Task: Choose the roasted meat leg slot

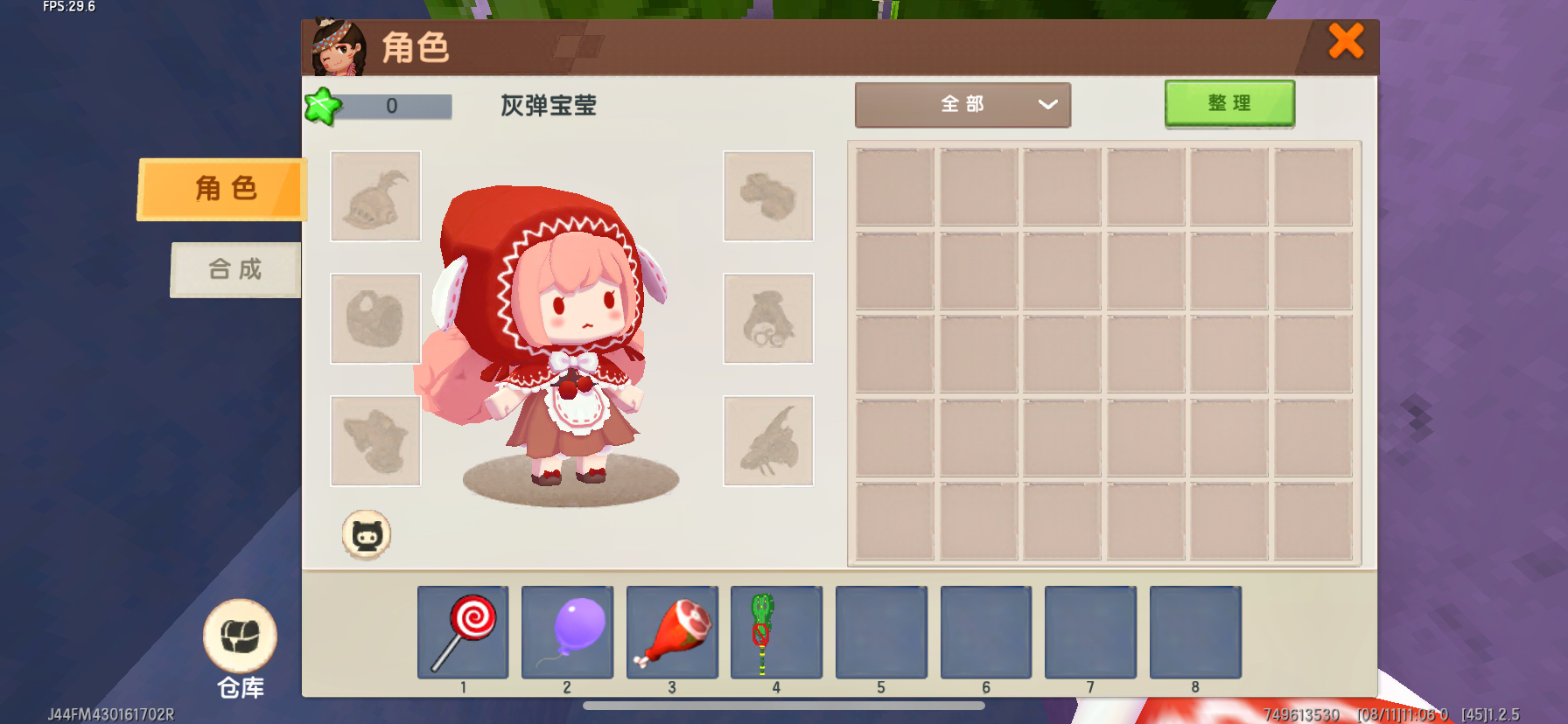Action: point(672,632)
